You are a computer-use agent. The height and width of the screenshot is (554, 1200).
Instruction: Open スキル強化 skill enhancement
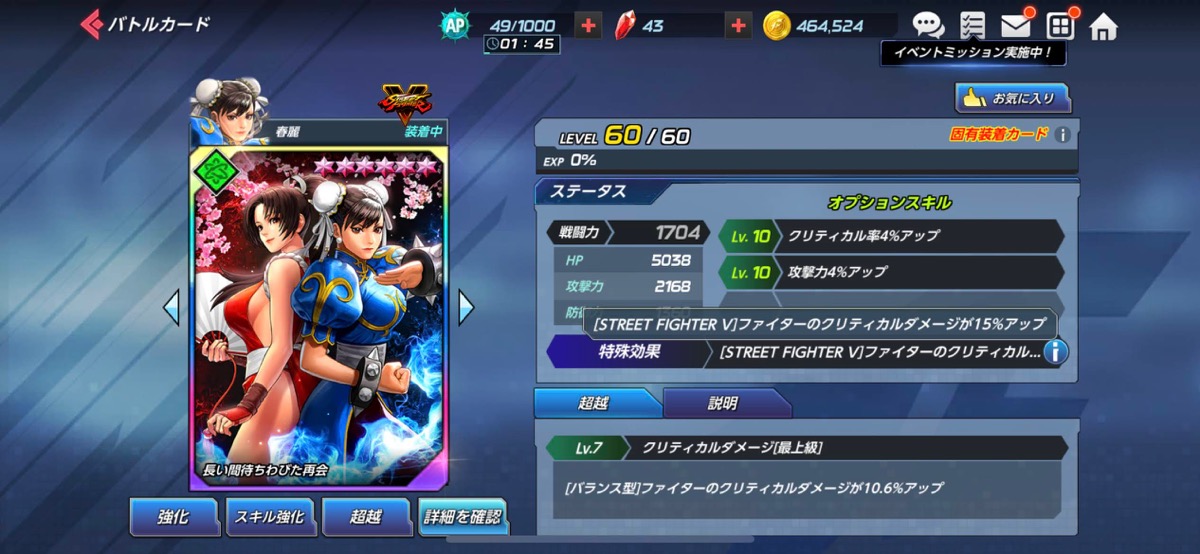pos(268,516)
